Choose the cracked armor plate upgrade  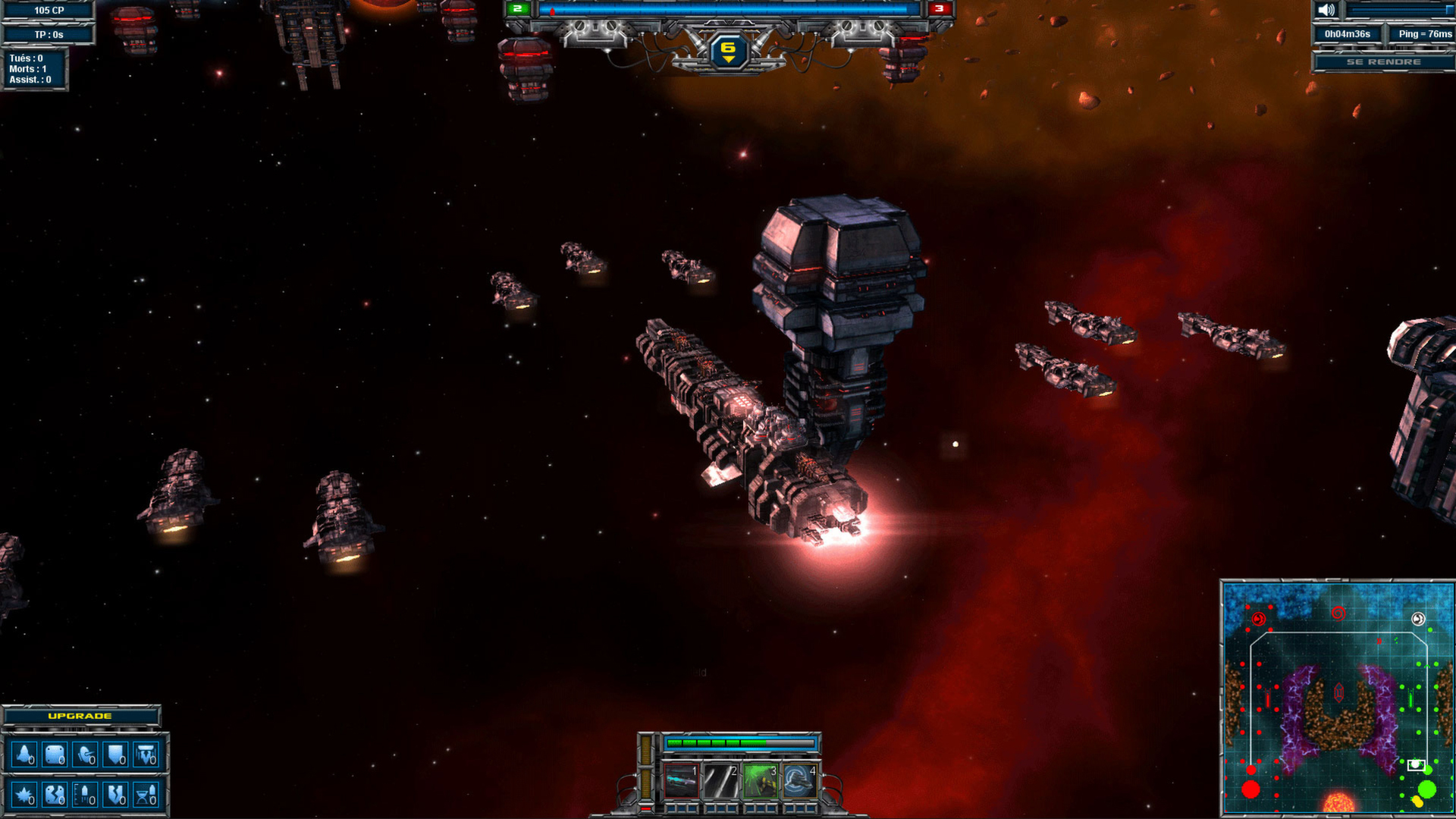(55, 795)
